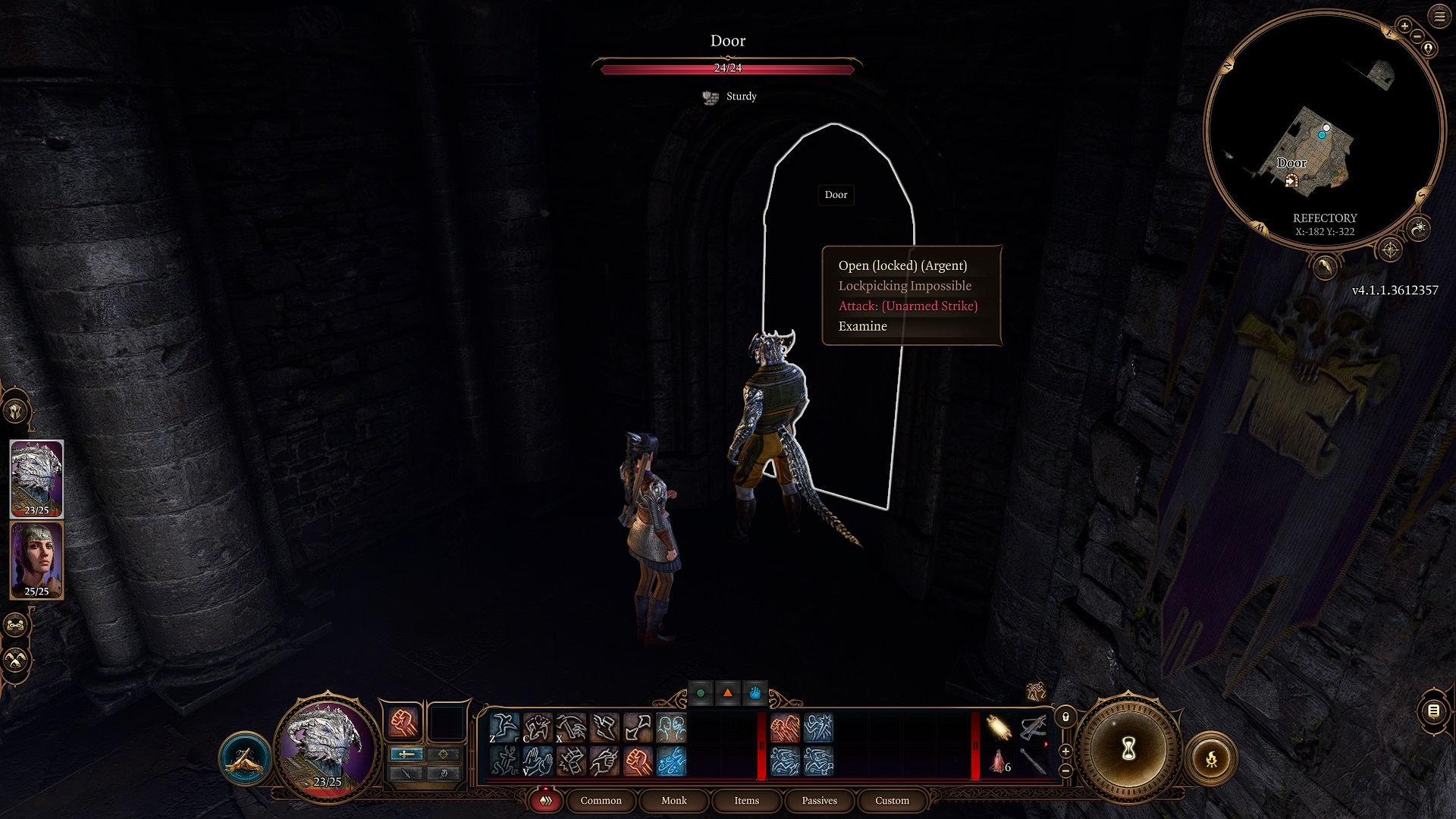Switch hotbar to the Monk tab
The width and height of the screenshot is (1456, 819).
(673, 801)
